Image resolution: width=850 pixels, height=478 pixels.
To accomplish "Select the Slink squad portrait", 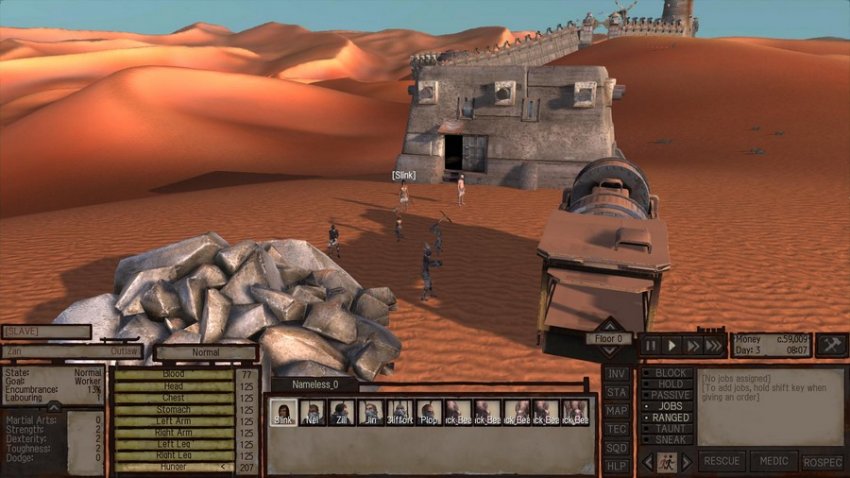I will point(284,412).
